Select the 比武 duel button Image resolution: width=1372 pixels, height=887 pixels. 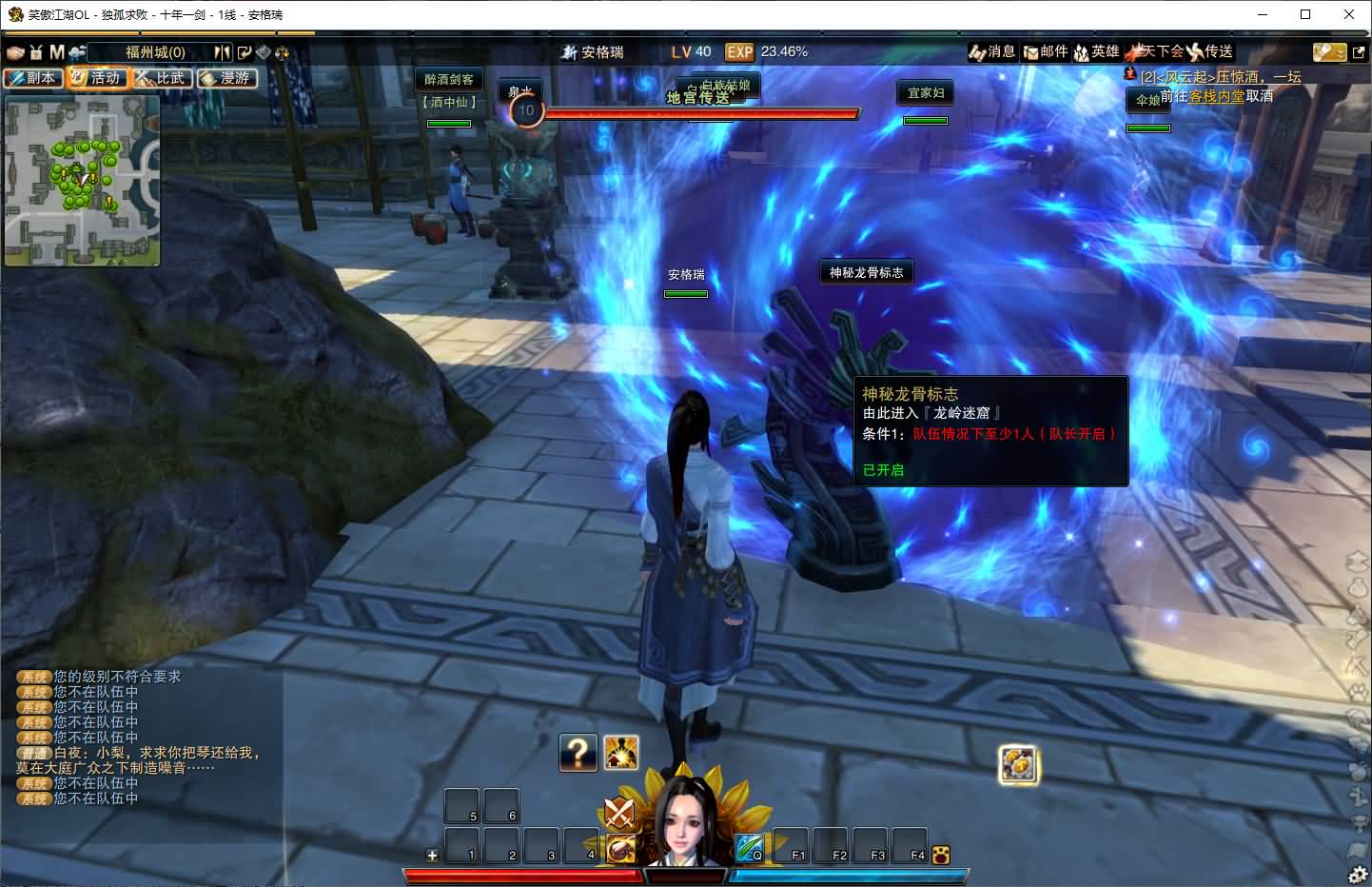click(163, 78)
